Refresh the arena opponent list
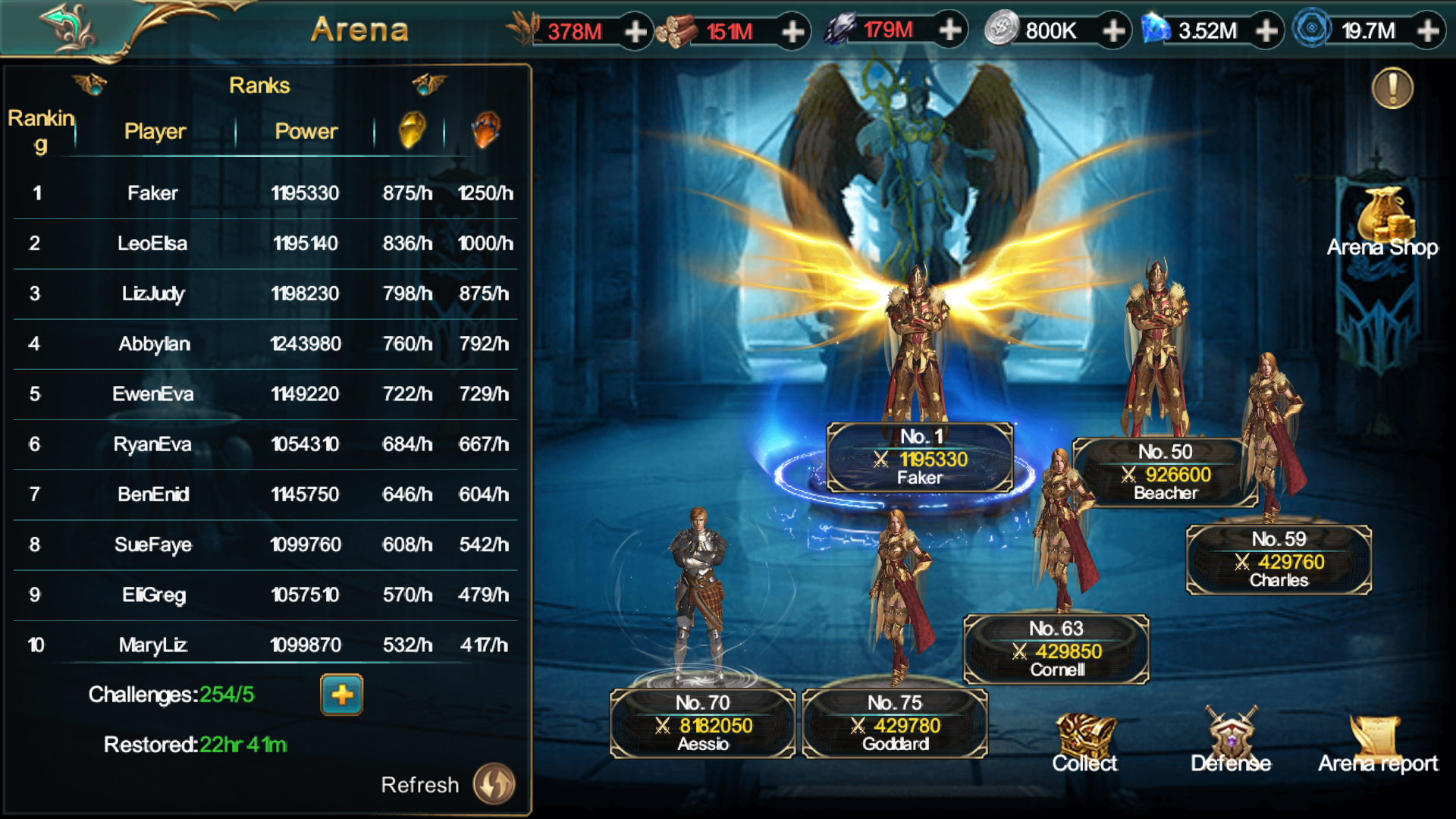 click(x=494, y=784)
